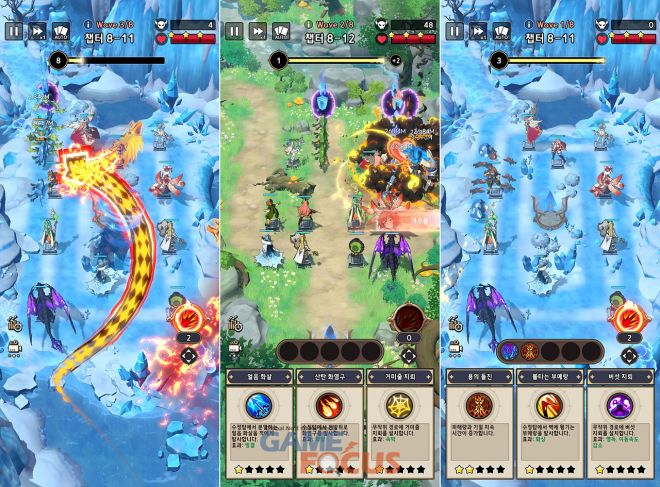
Task: Tap the darkened fire skill orb showing 0
Action: tap(408, 320)
